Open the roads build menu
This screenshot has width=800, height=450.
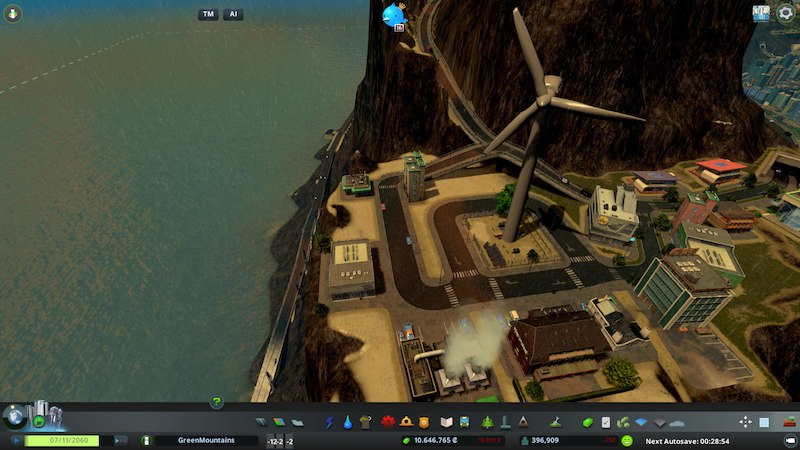[262, 422]
